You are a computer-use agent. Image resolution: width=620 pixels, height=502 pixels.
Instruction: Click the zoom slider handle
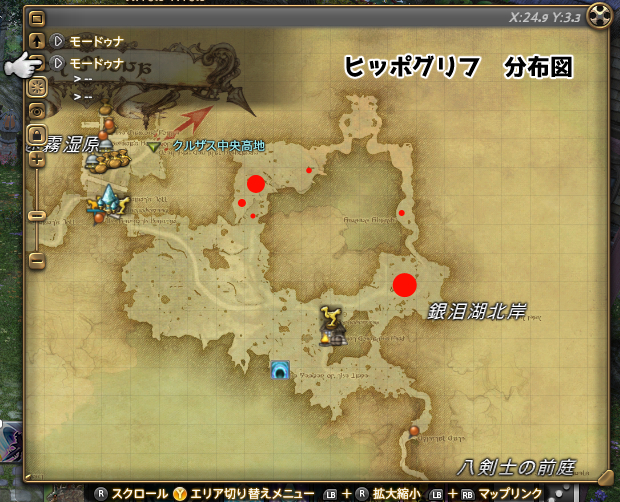coord(37,215)
